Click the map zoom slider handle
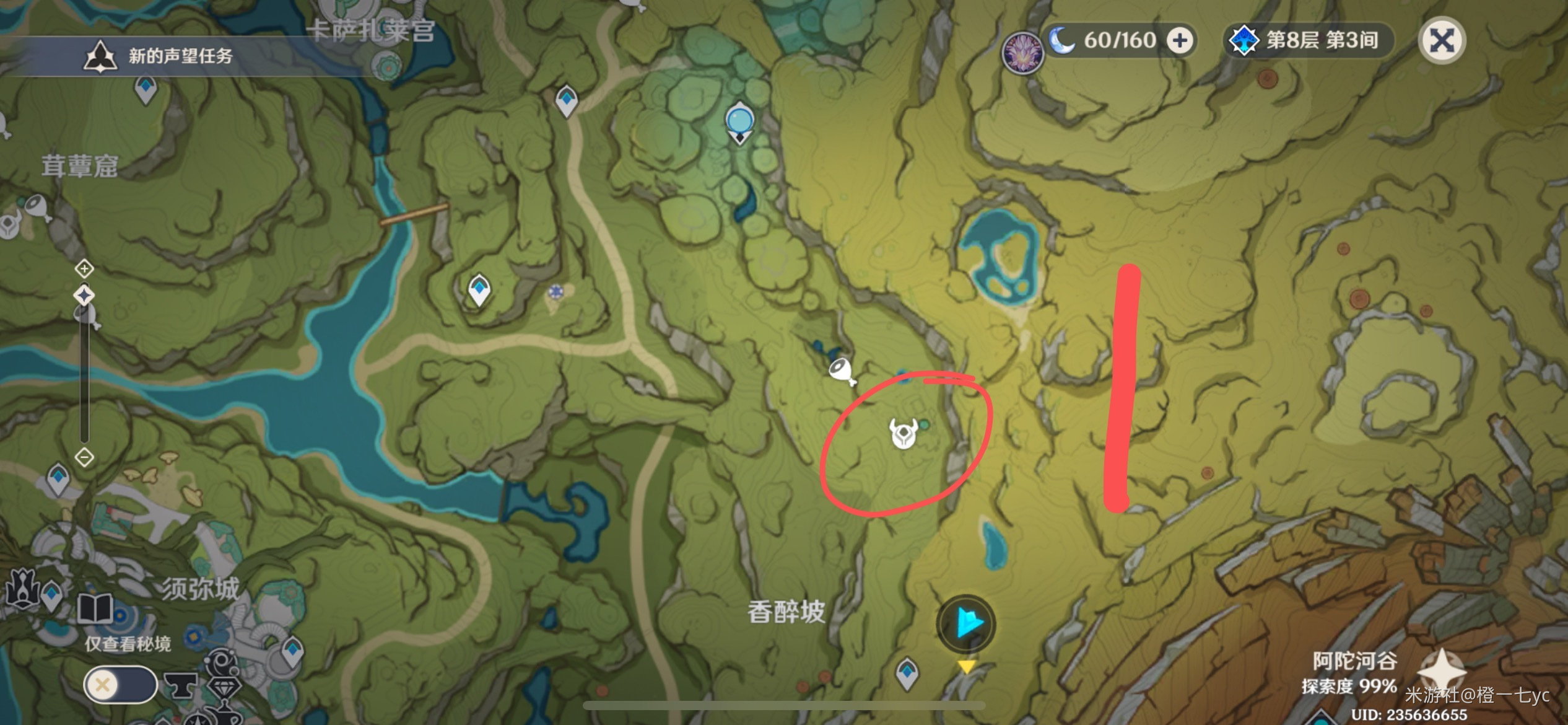 [x=84, y=295]
